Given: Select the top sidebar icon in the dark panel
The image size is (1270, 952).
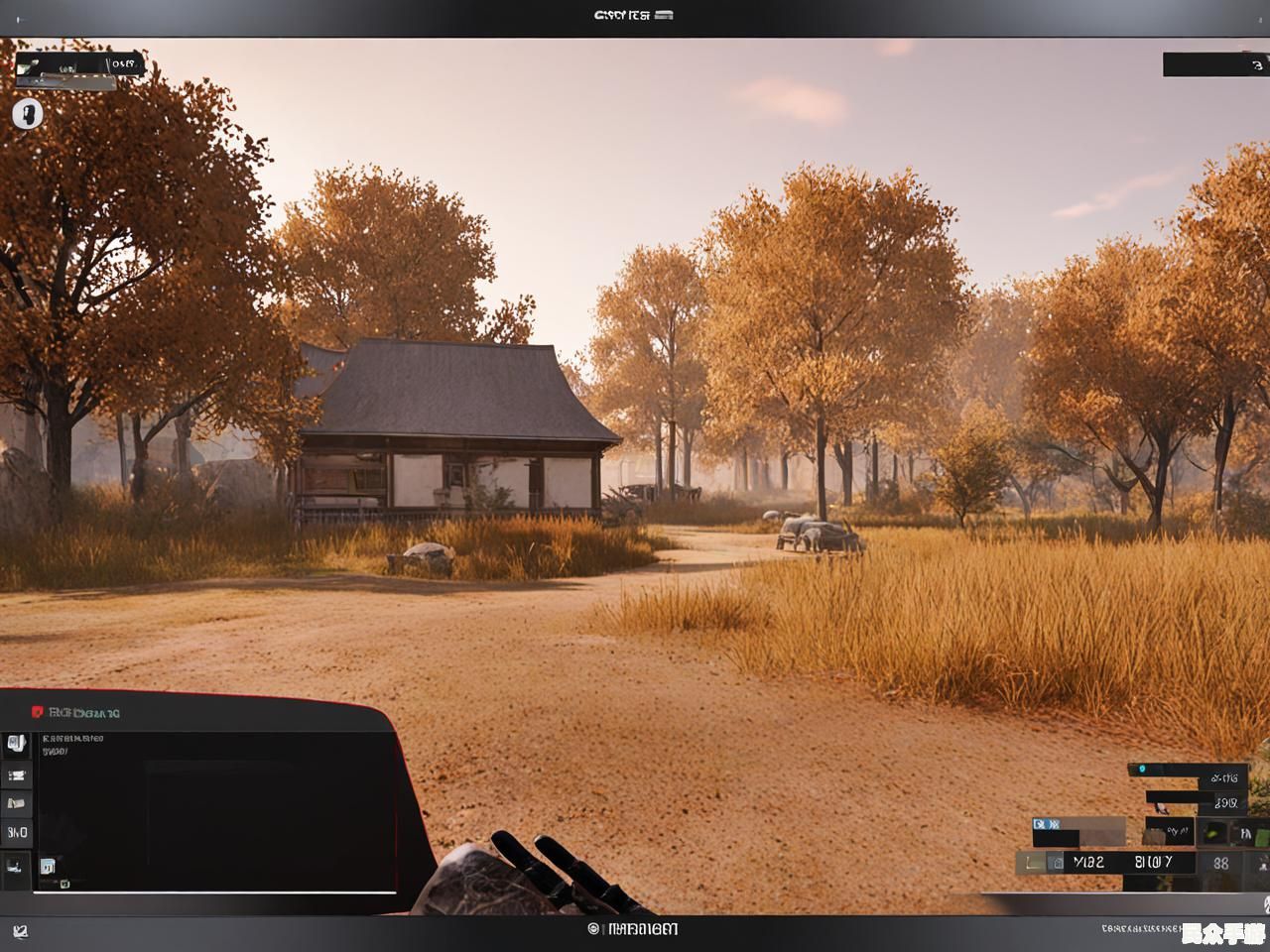Looking at the screenshot, I should tap(16, 743).
